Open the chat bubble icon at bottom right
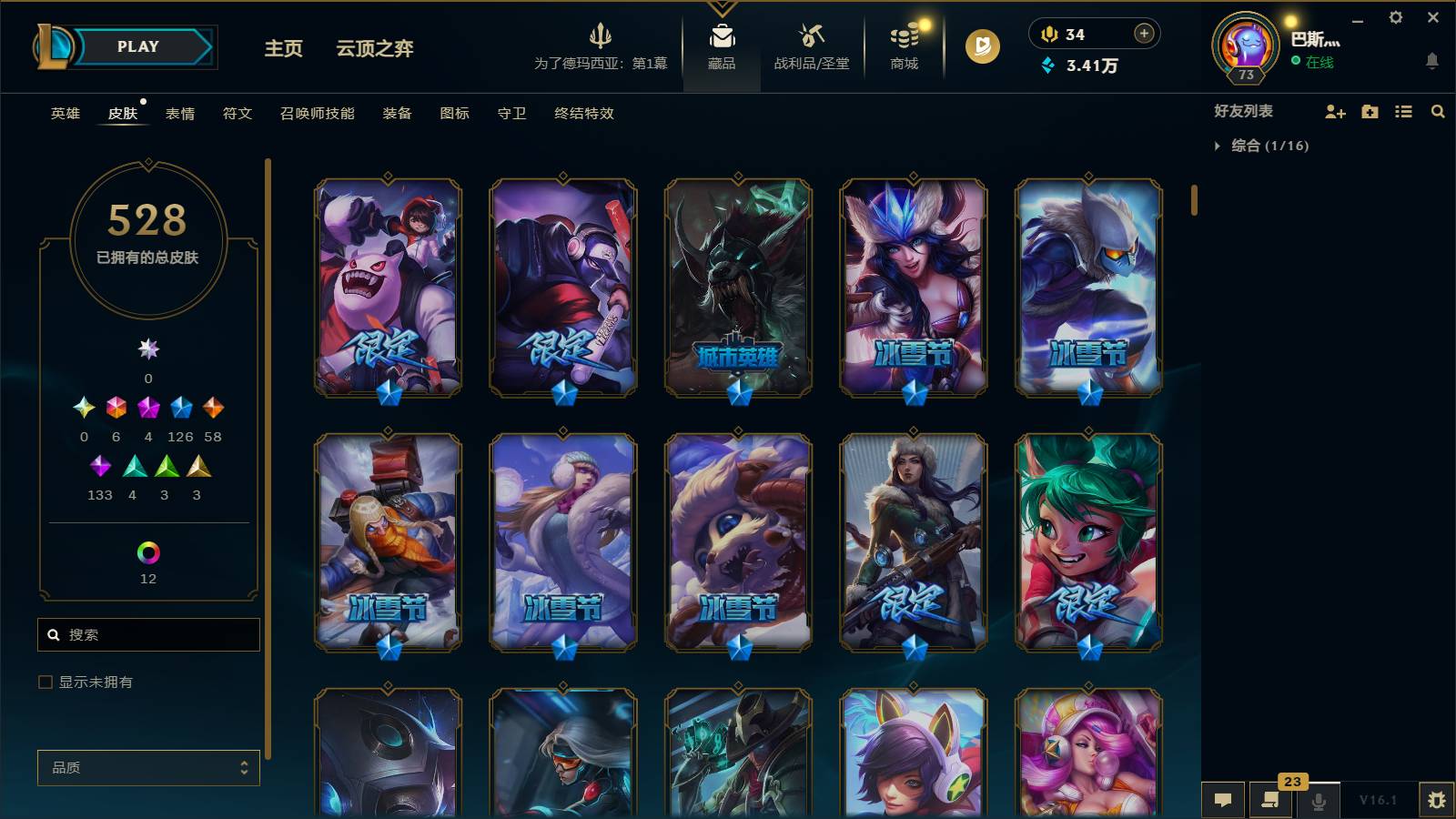Image resolution: width=1456 pixels, height=819 pixels. click(x=1224, y=800)
